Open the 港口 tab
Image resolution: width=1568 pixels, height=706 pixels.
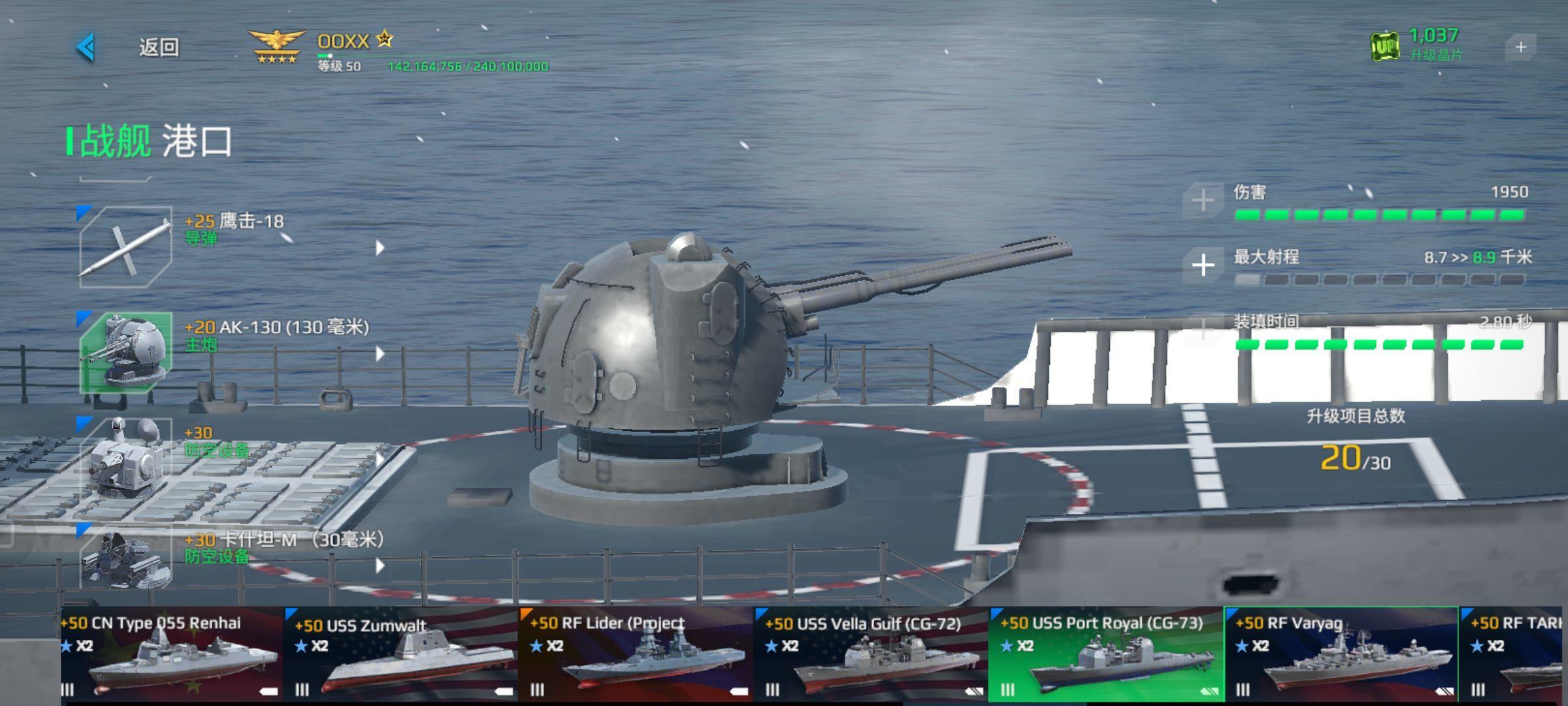[x=197, y=141]
